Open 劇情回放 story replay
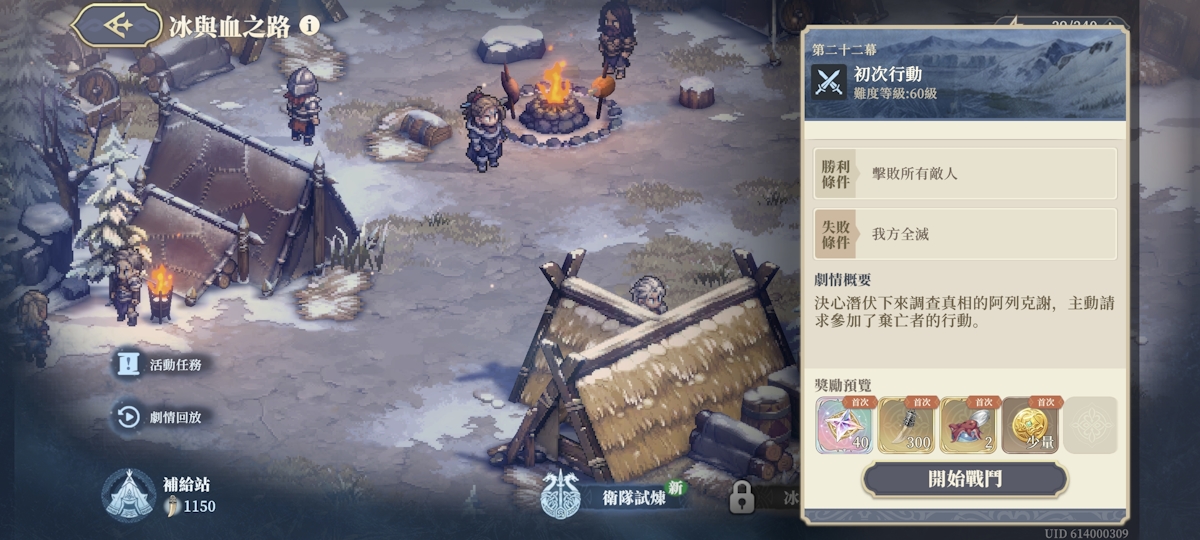Image resolution: width=1200 pixels, height=540 pixels. point(162,417)
